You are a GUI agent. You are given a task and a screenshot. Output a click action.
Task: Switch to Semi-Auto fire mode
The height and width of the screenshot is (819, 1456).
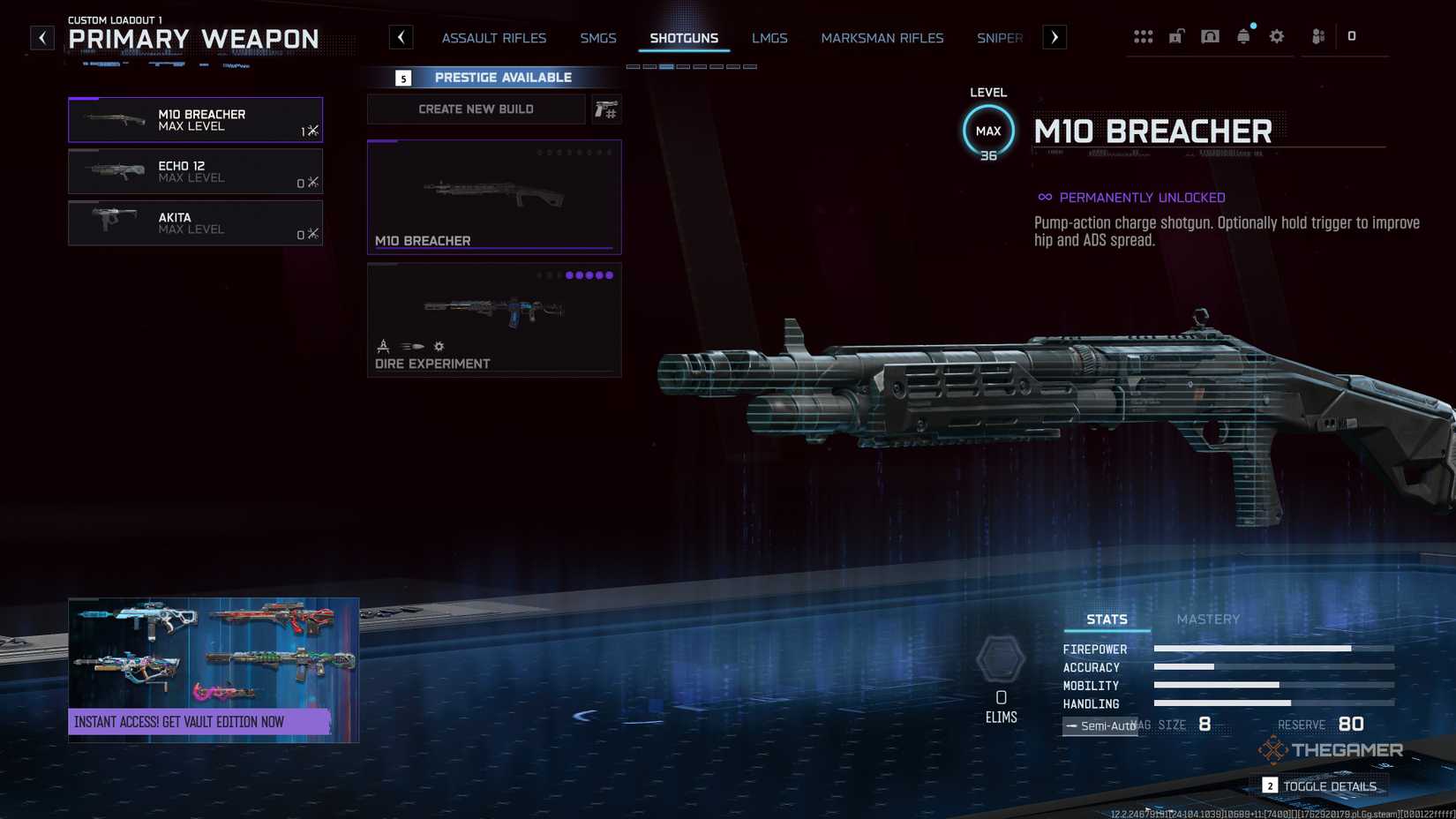[x=1100, y=725]
